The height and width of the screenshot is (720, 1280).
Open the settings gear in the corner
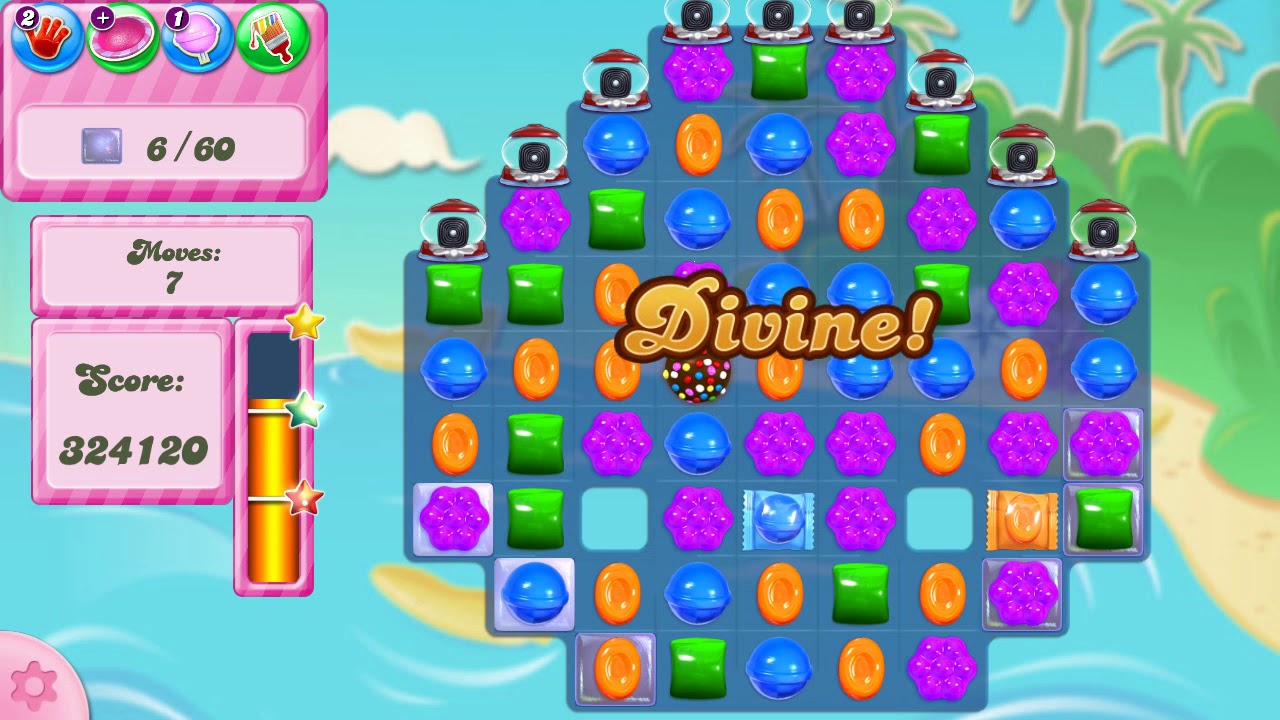click(33, 686)
